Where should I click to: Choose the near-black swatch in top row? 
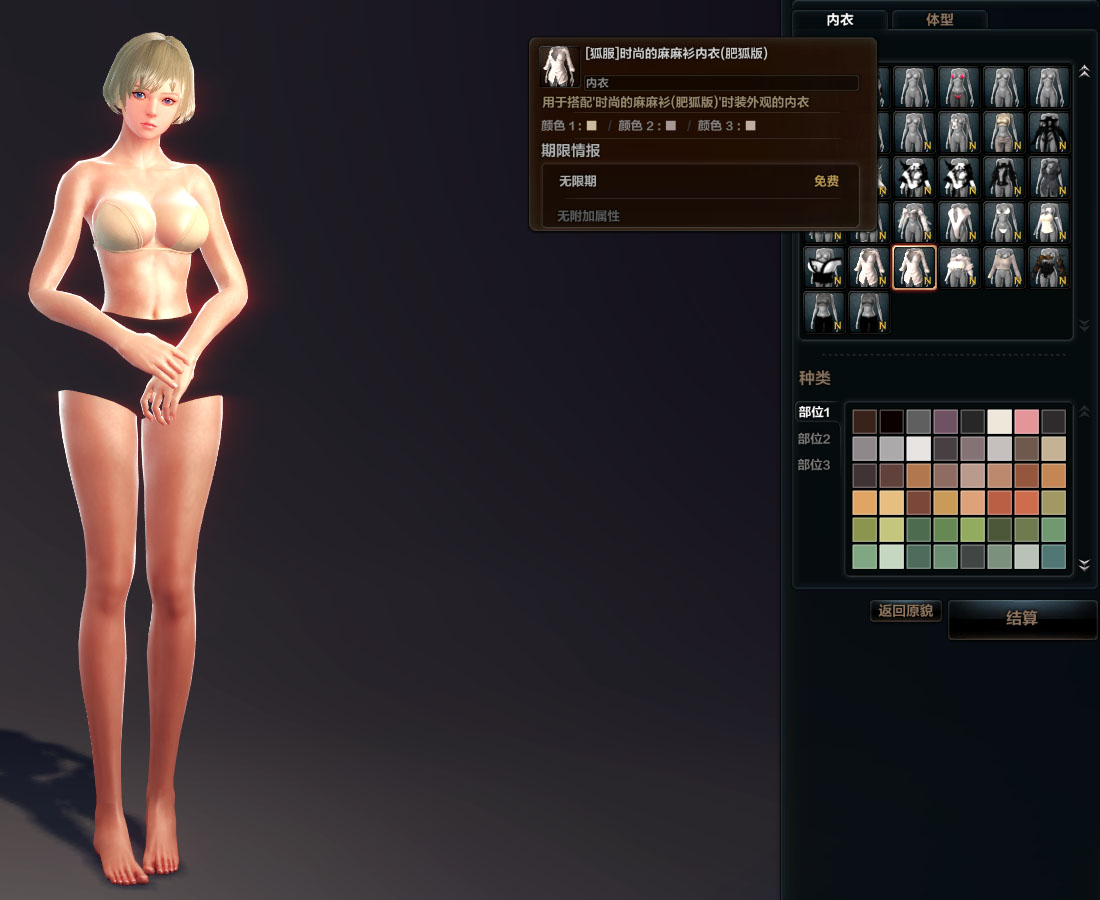[892, 421]
